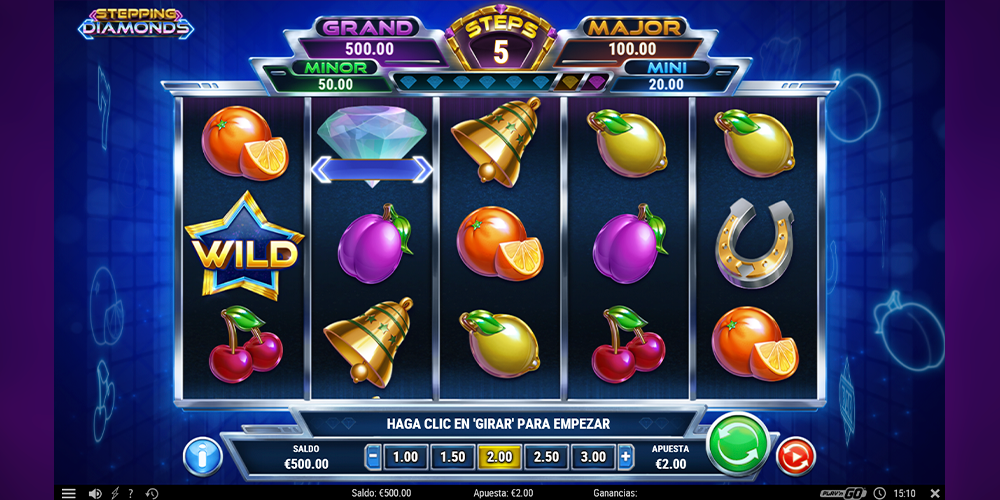Select the 1.00 bet amount
Image resolution: width=1000 pixels, height=500 pixels.
coord(405,457)
